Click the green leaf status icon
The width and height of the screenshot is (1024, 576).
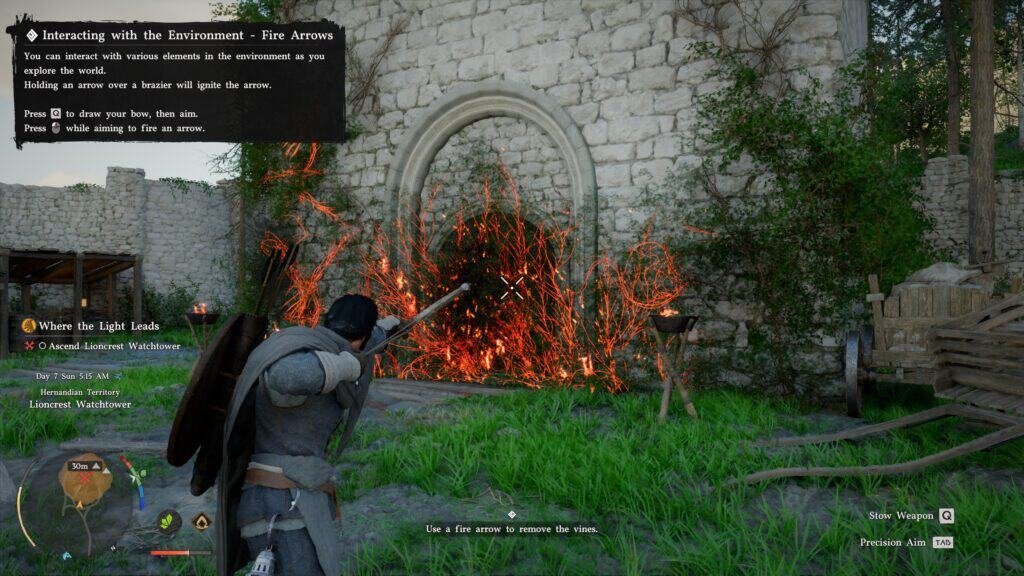169,521
